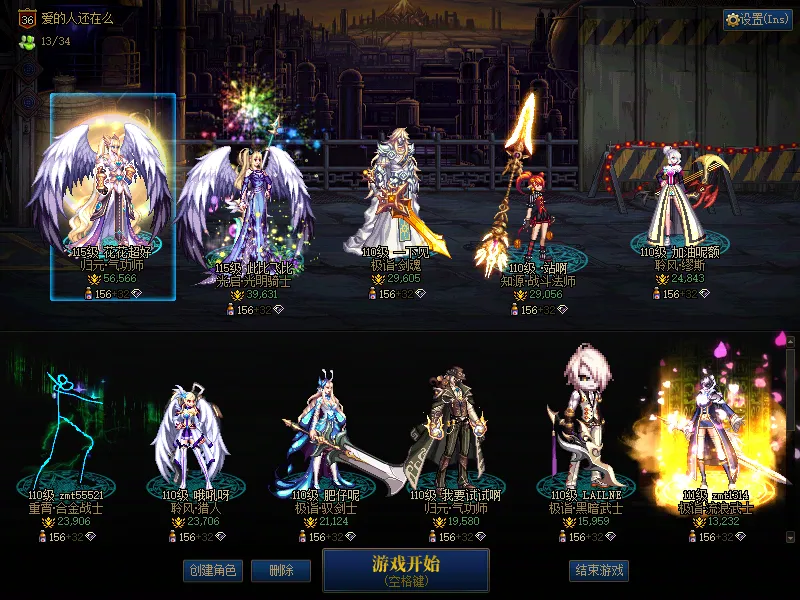
Task: Open the 设置 settings menu
Action: click(757, 20)
